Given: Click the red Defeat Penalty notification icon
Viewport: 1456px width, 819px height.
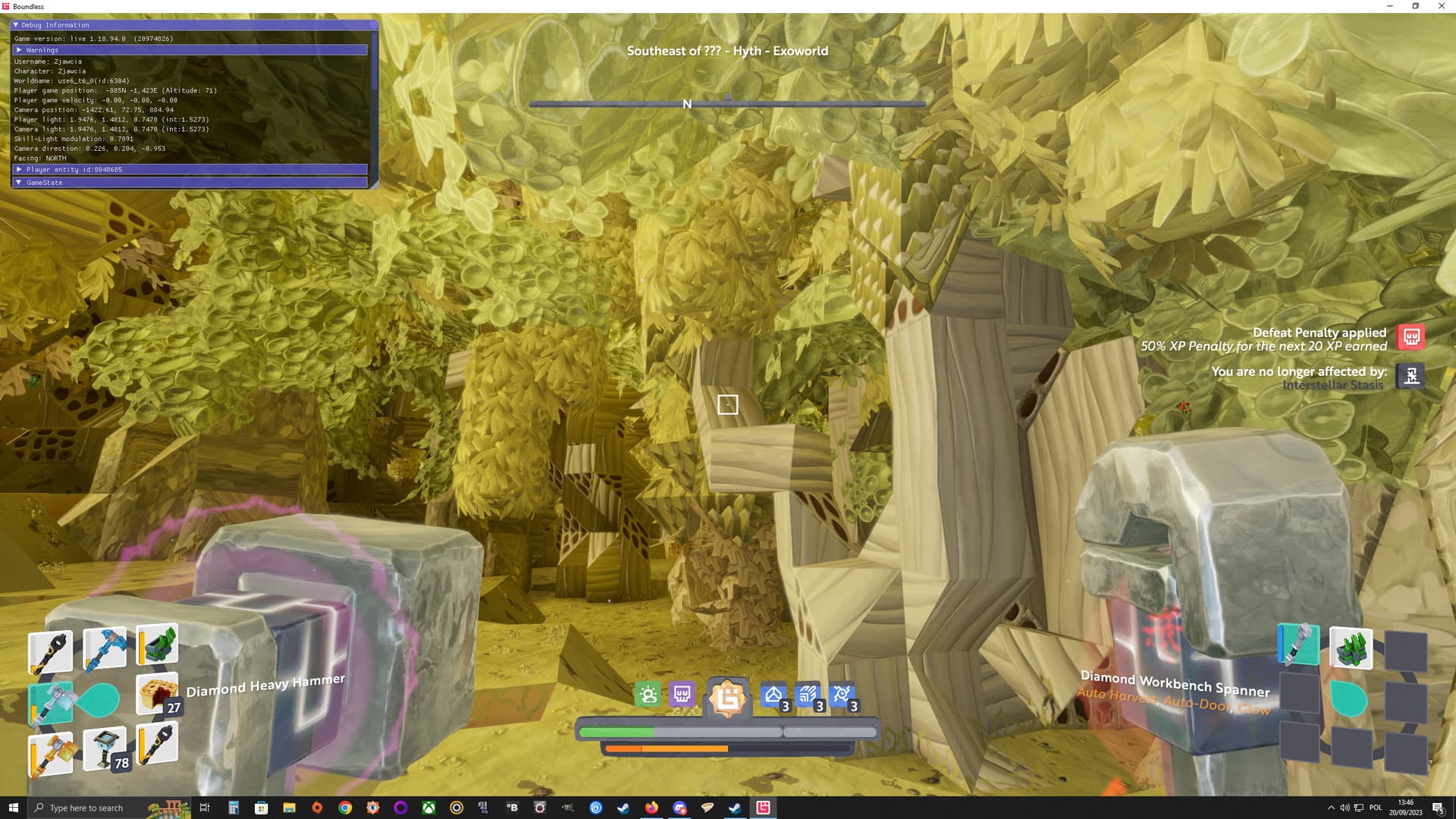Looking at the screenshot, I should (x=1411, y=337).
